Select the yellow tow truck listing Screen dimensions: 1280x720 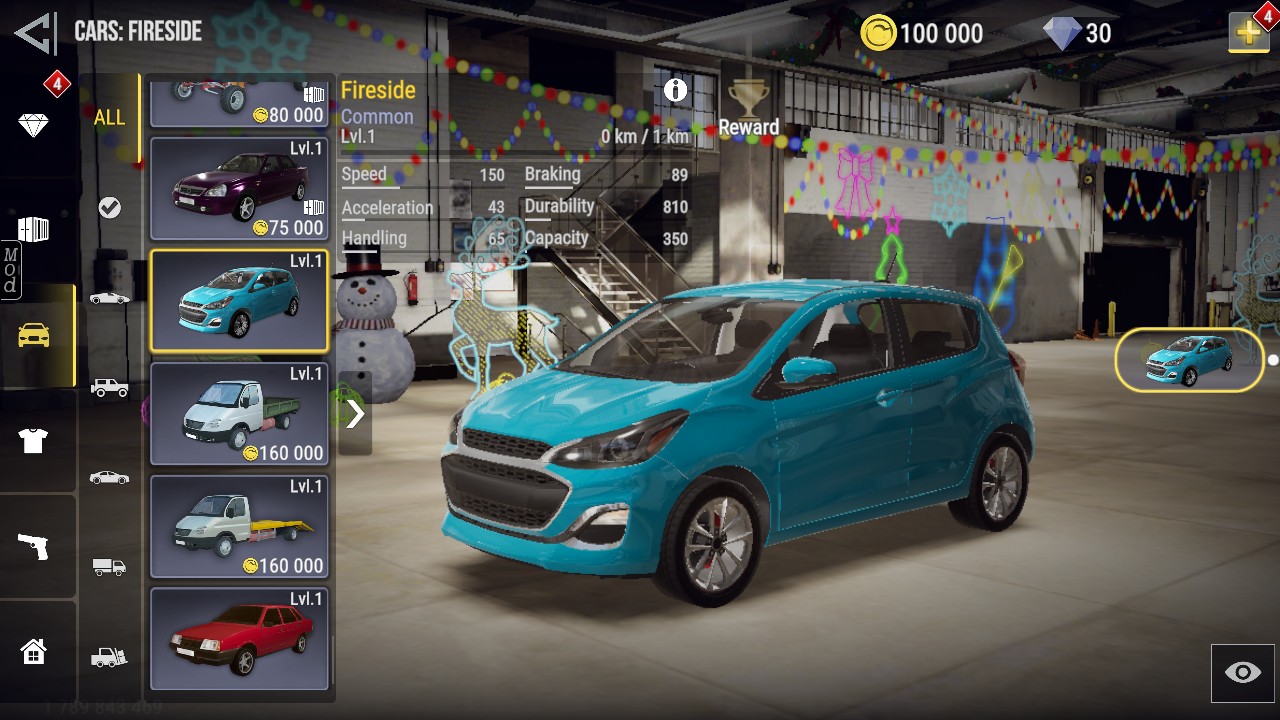point(239,527)
